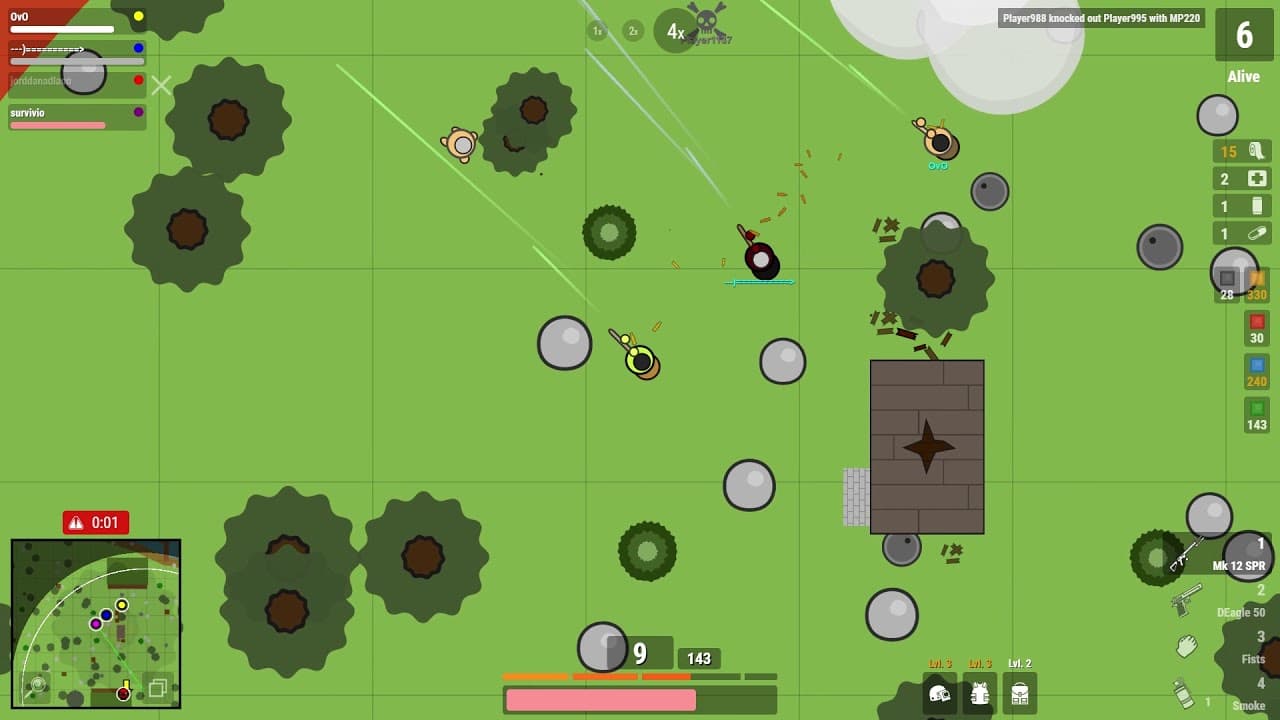Click the Lvl. 3 helmet equipment icon

(938, 693)
